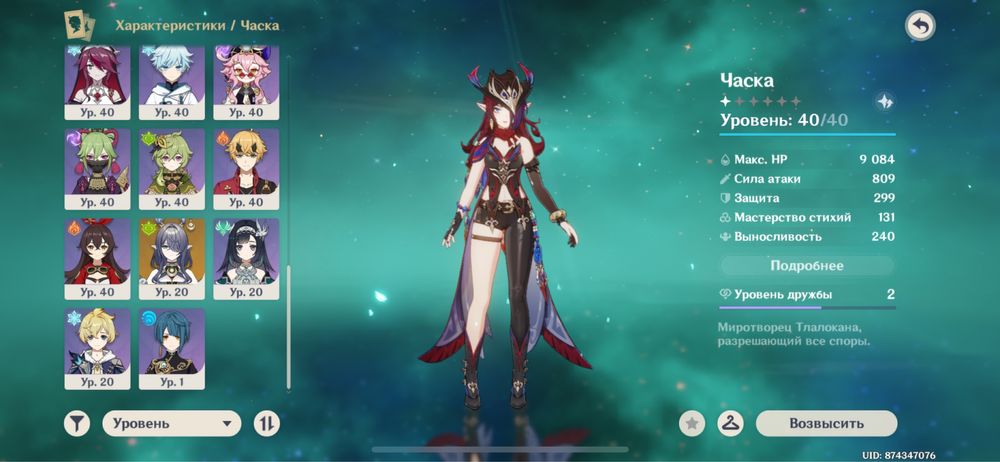1000x462 pixels.
Task: Toggle the sort order arrows button
Action: pyautogui.click(x=266, y=423)
